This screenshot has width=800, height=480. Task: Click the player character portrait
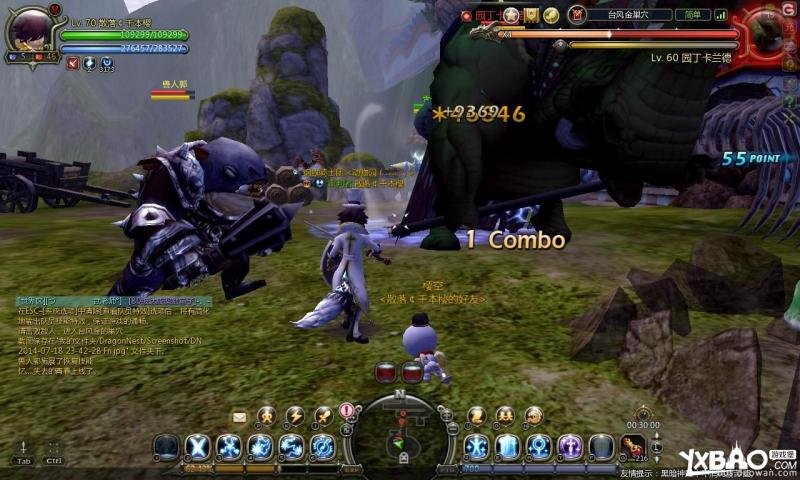click(x=29, y=31)
